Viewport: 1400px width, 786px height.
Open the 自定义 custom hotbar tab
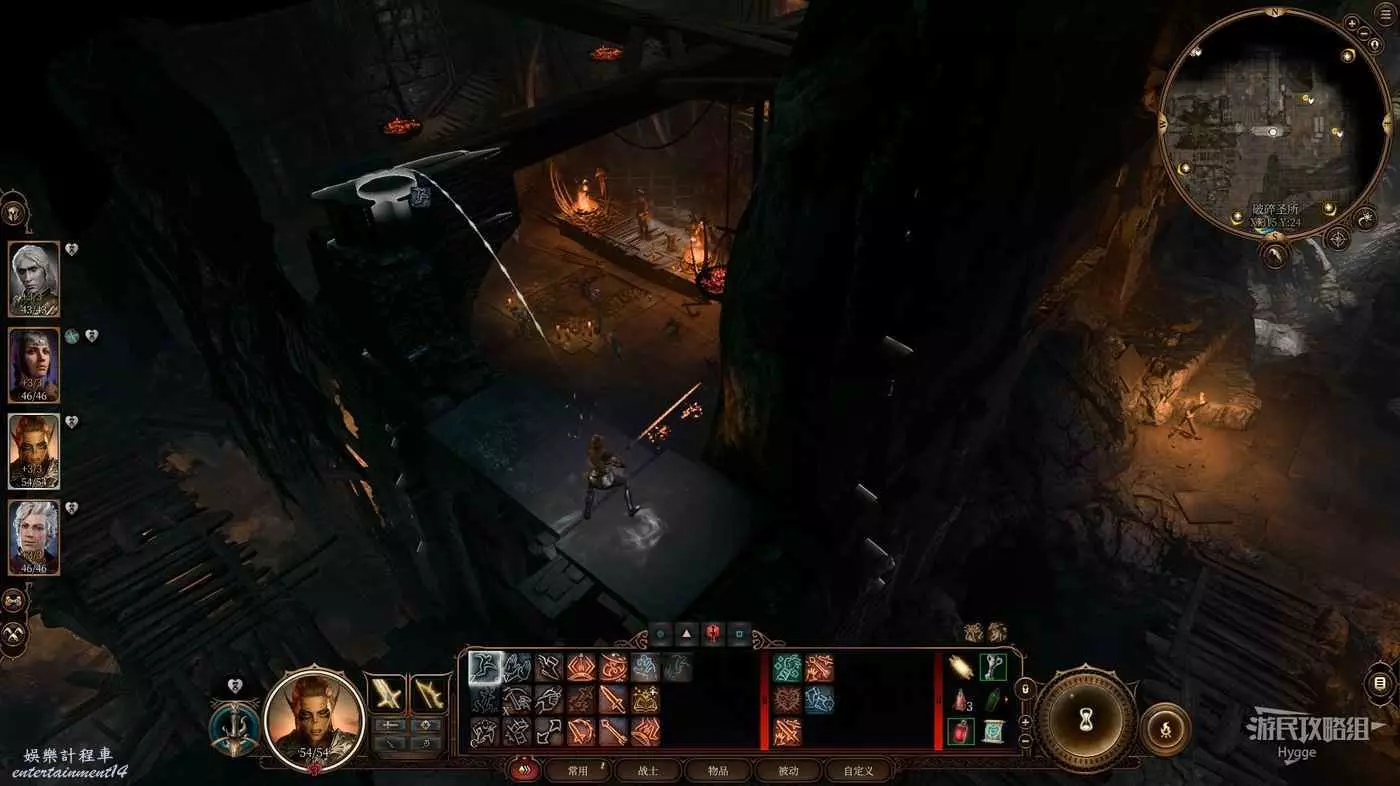pos(858,770)
